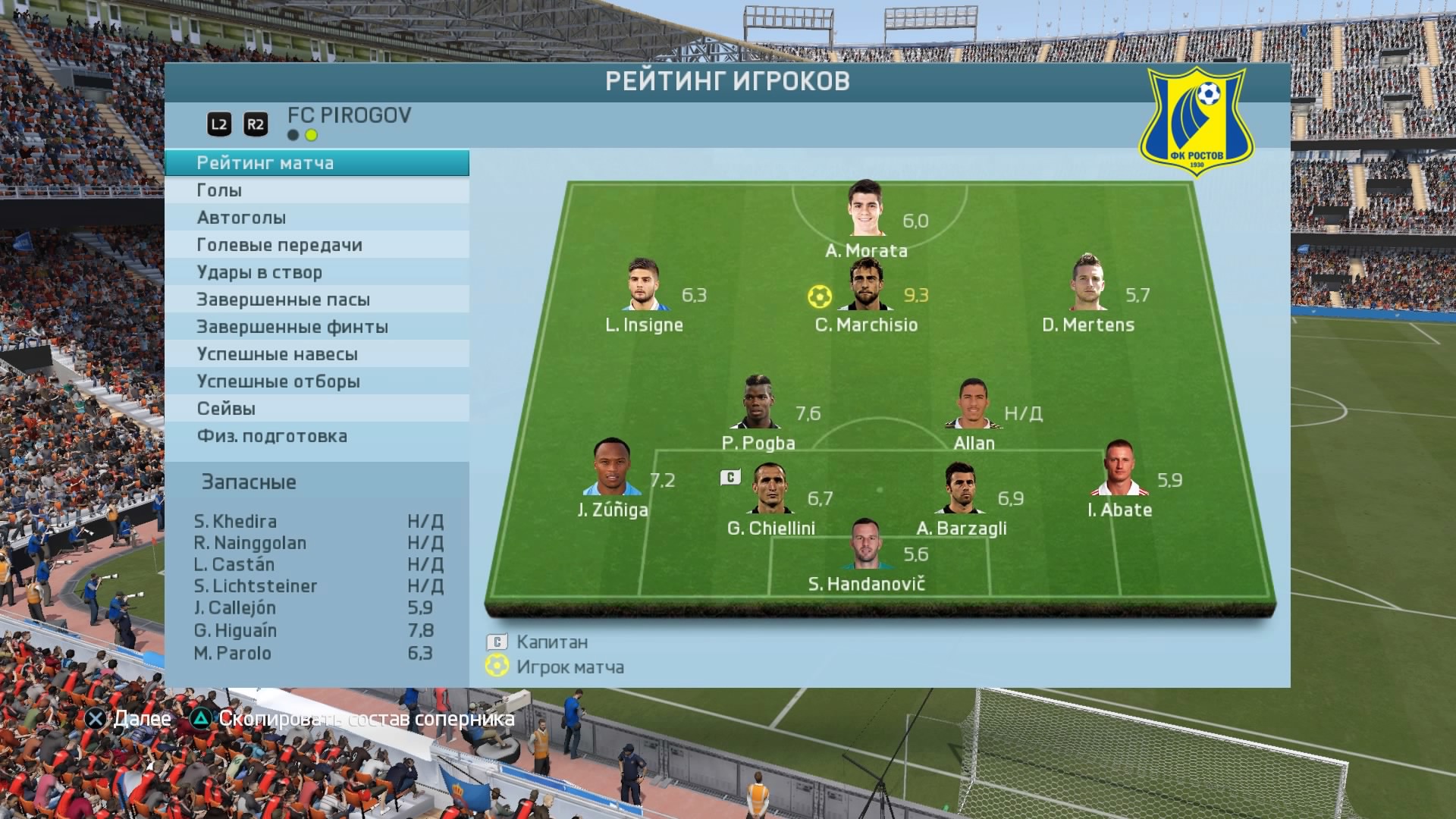
Task: Select goalkeeper S. Handanovič
Action: click(865, 544)
